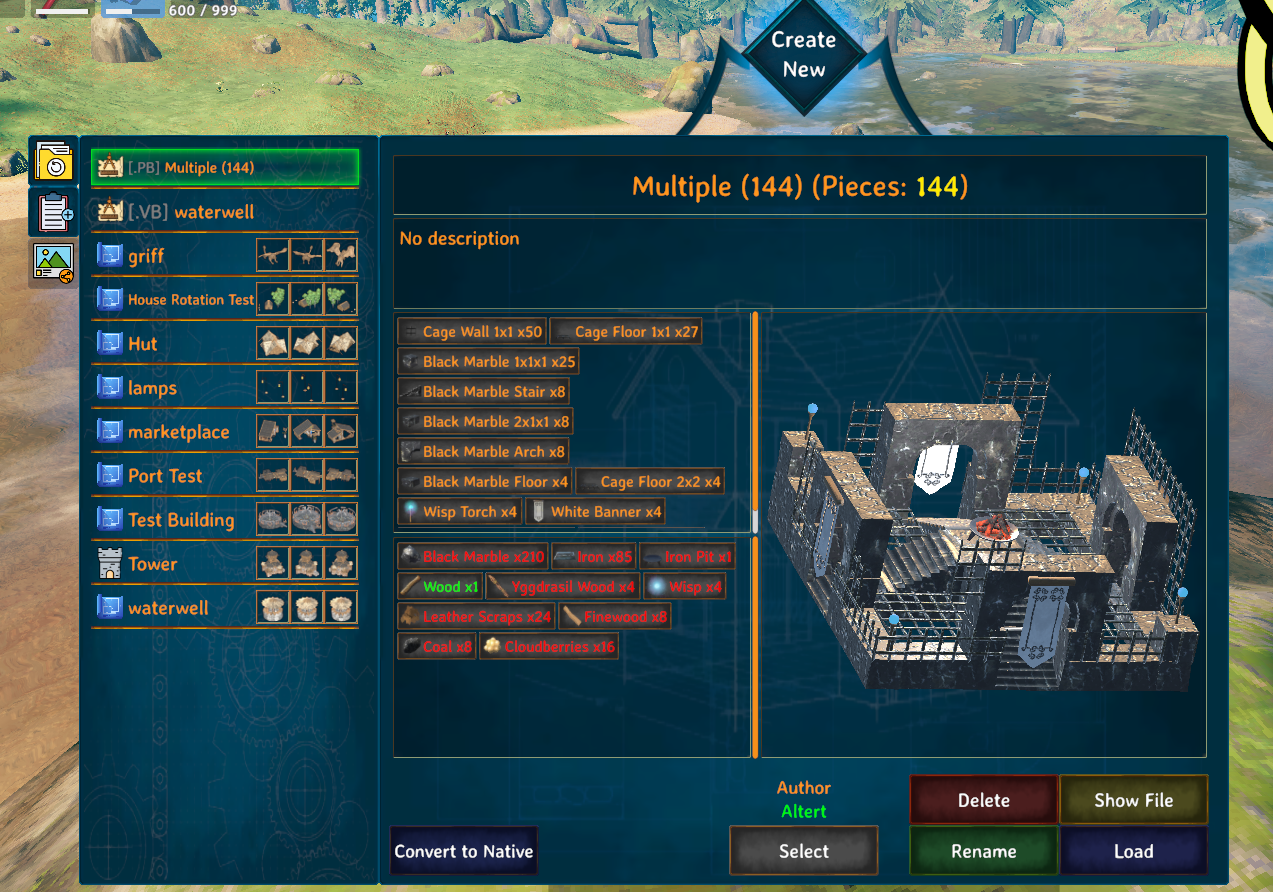Open the blueprint with Show File

[1133, 800]
